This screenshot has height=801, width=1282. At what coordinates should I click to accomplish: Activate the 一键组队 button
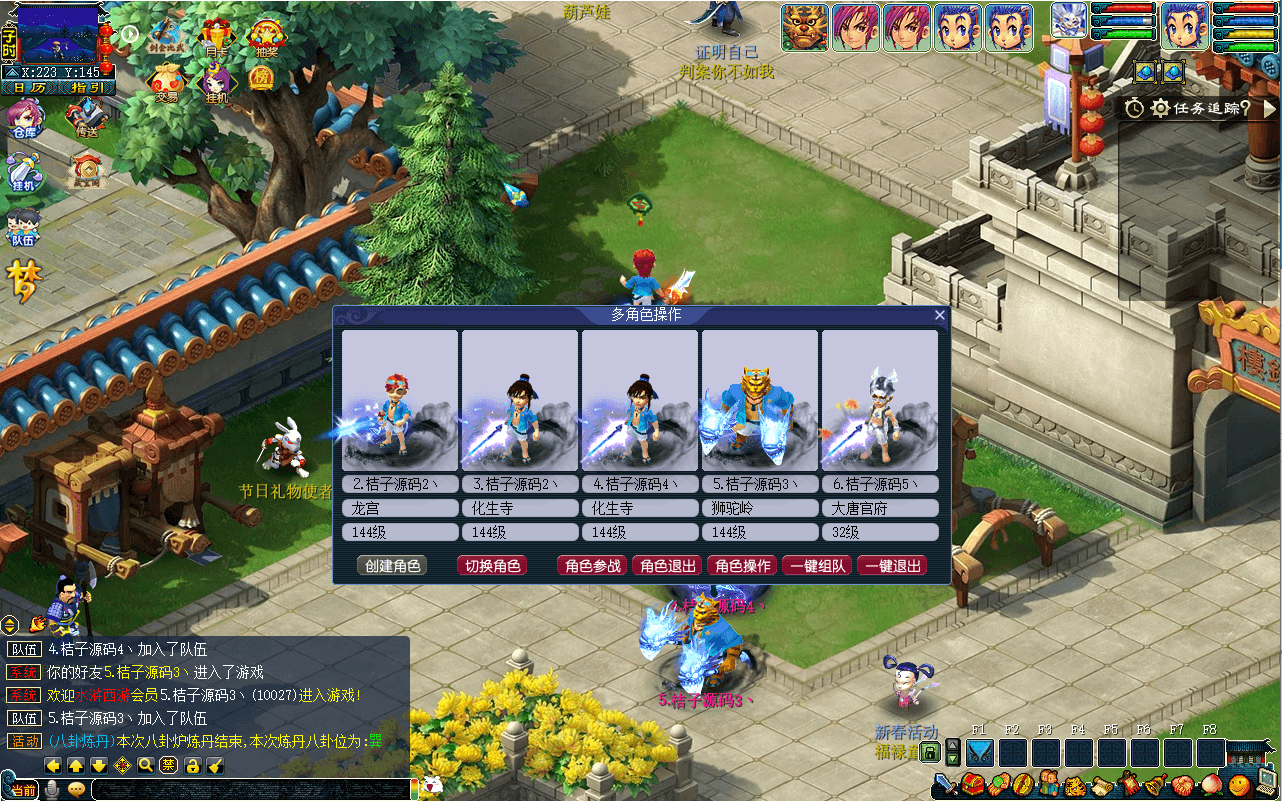pos(817,566)
